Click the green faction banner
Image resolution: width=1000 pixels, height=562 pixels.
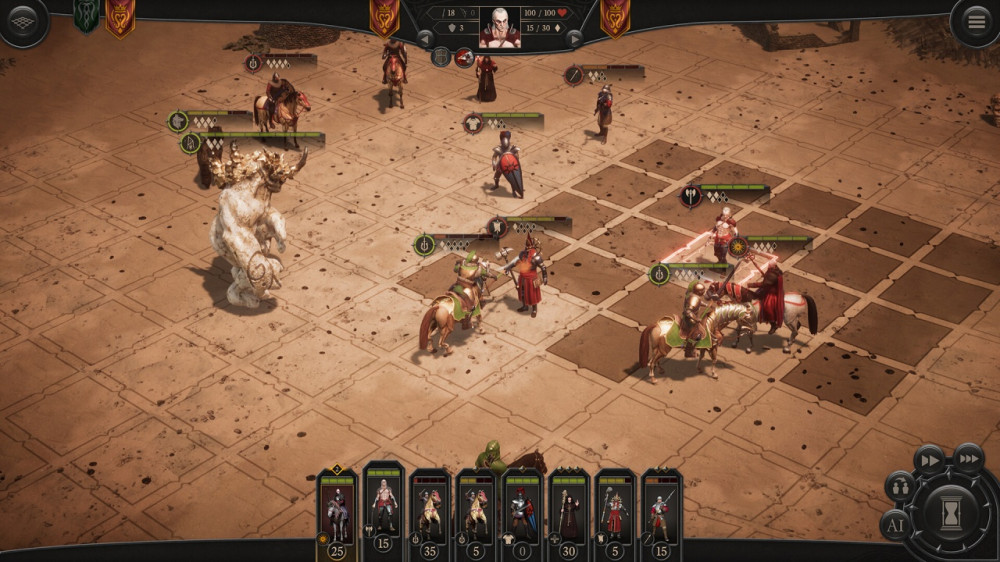coord(86,15)
